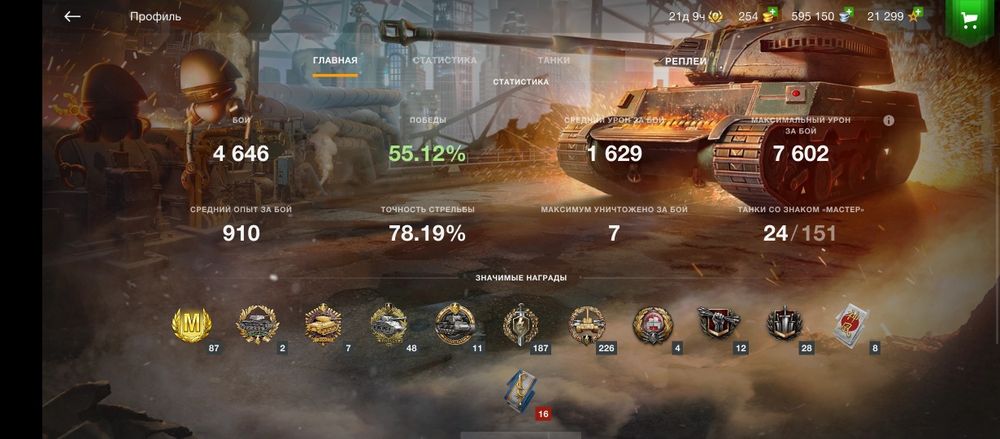Select the tank medal with count 48

pyautogui.click(x=388, y=324)
